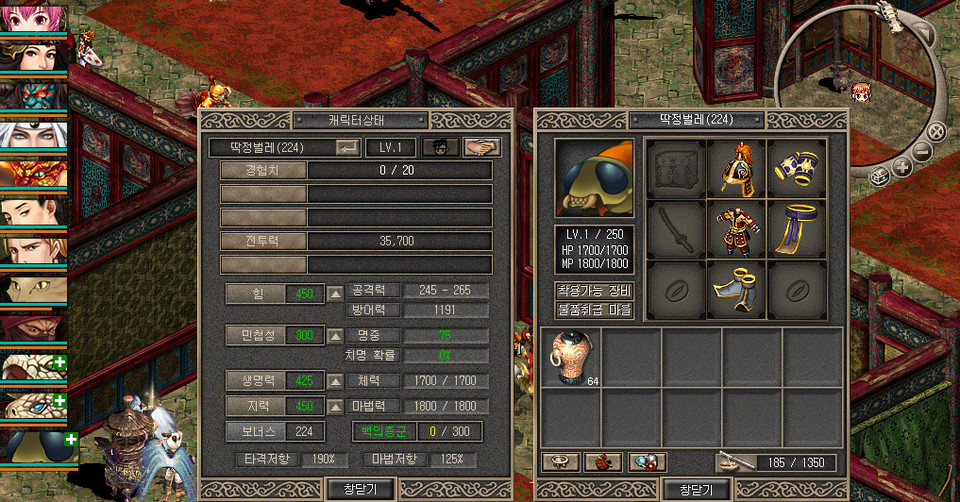Increase 민첩성 using the up arrow
Viewport: 960px width, 502px height.
[x=336, y=336]
